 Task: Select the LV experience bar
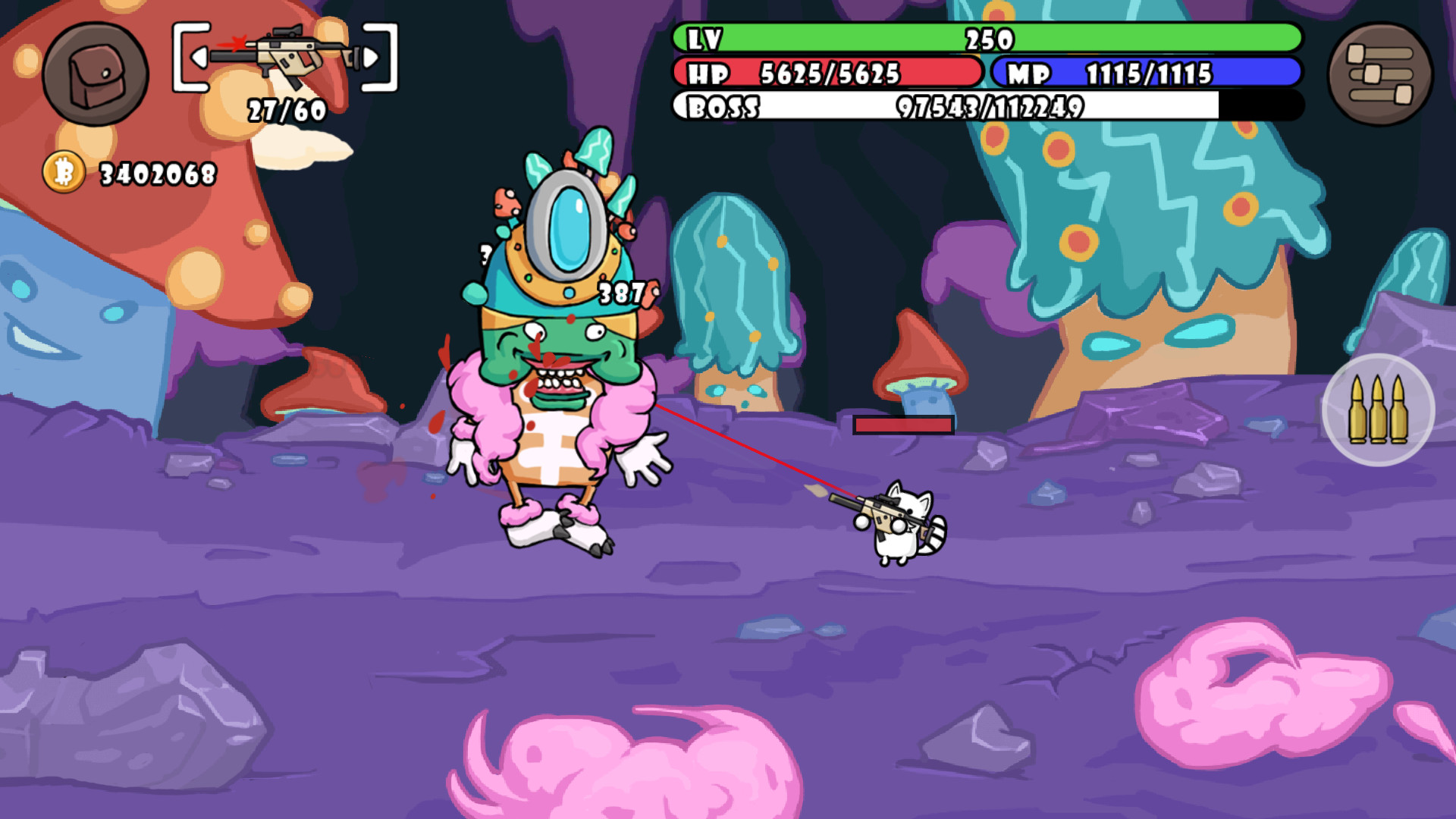[x=986, y=38]
